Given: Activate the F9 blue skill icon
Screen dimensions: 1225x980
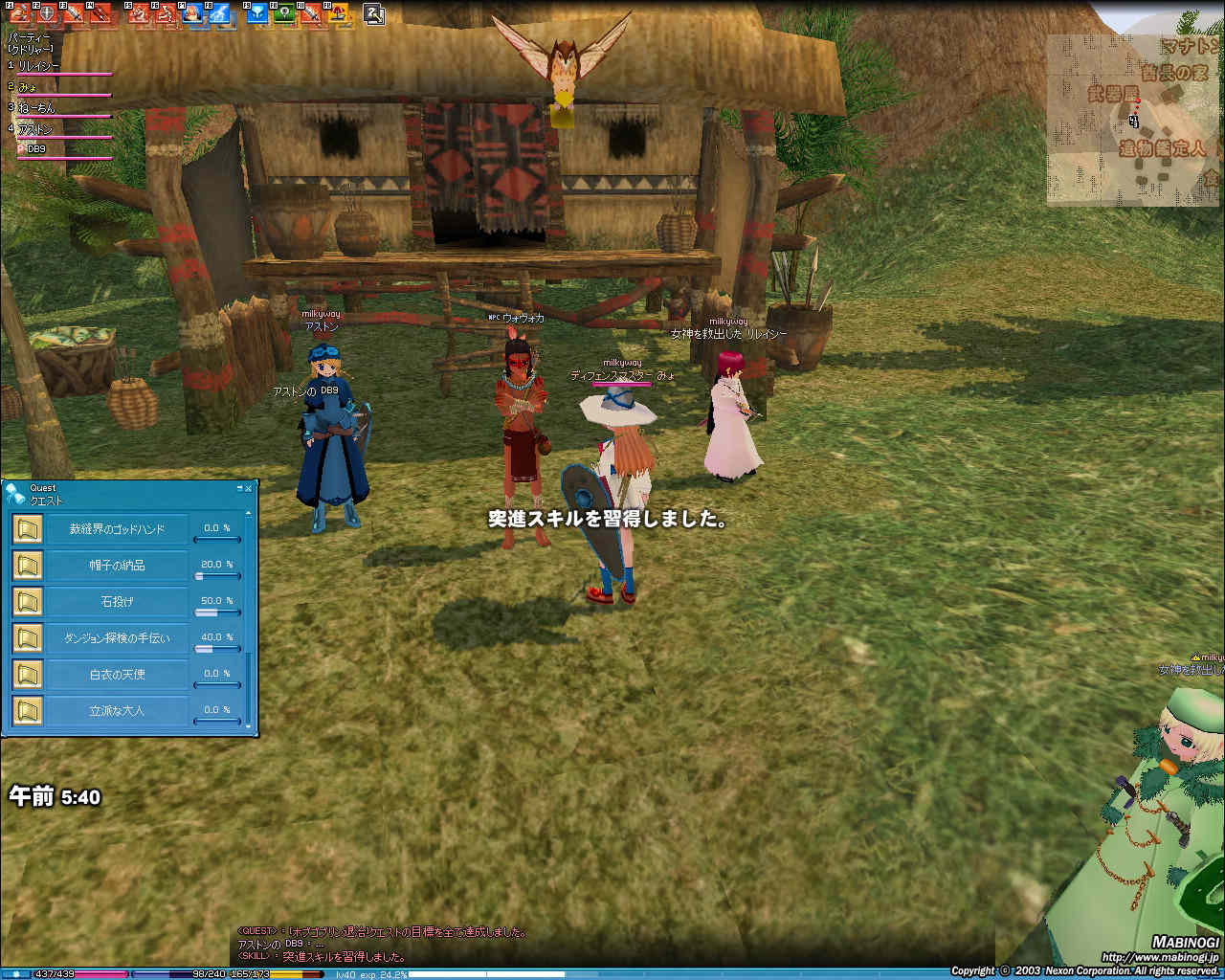Looking at the screenshot, I should pos(257,13).
